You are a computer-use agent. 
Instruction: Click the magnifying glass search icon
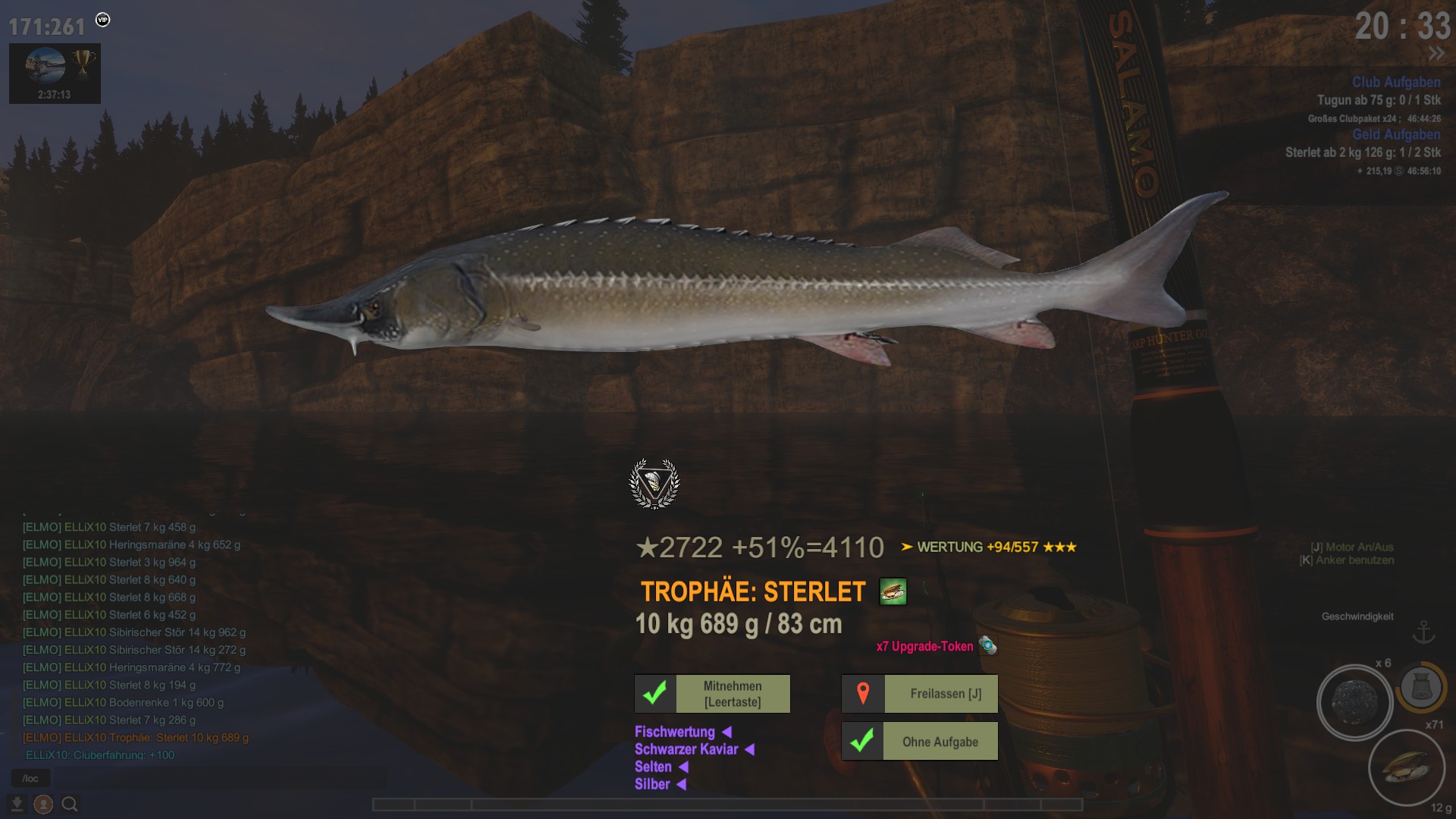70,804
